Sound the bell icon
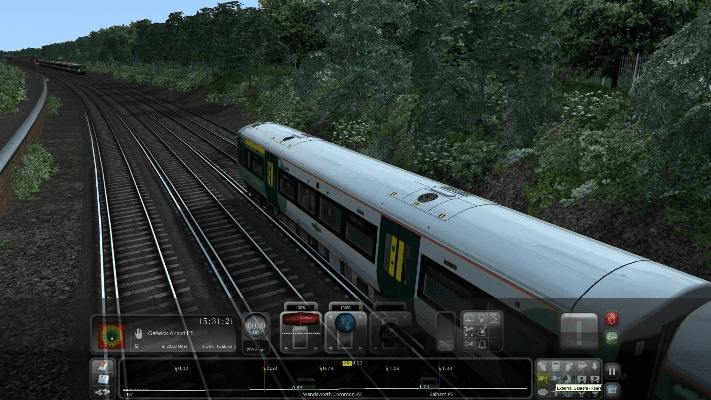The width and height of the screenshot is (711, 400). 484,344
